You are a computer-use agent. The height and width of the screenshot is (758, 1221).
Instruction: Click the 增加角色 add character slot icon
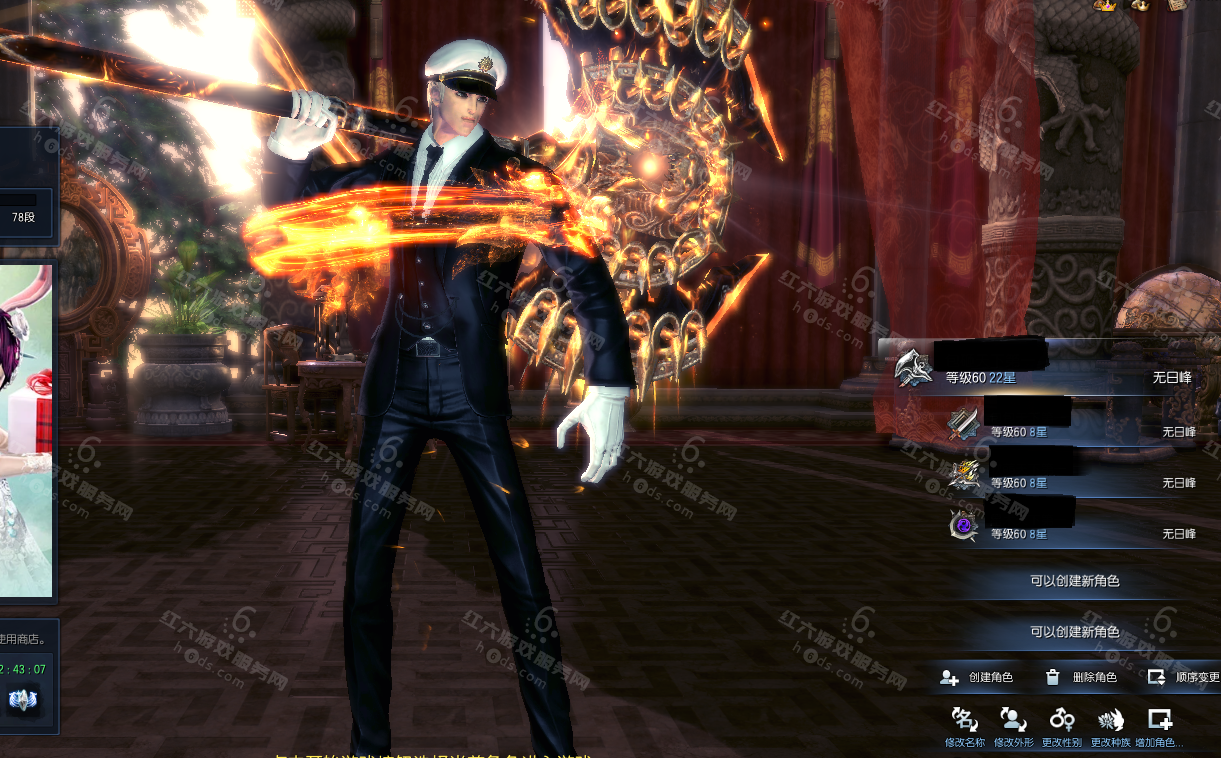click(1159, 726)
